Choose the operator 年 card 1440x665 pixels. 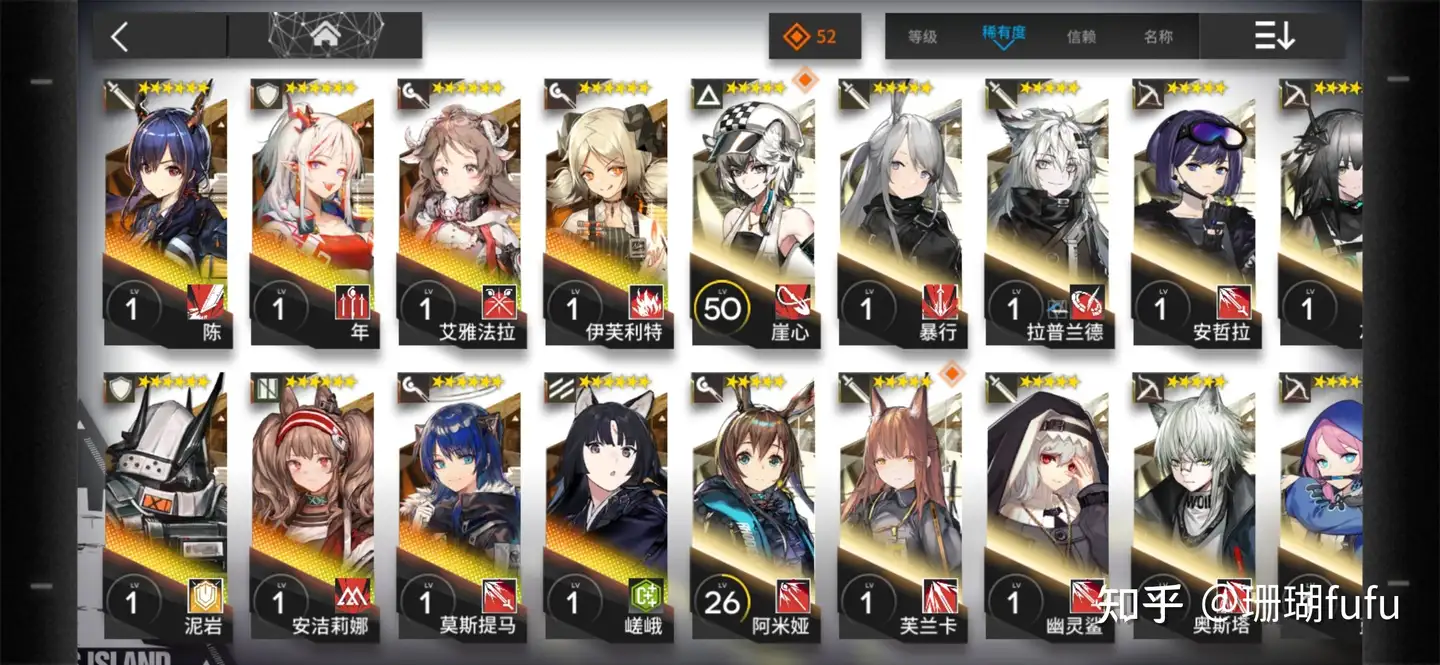pos(312,210)
